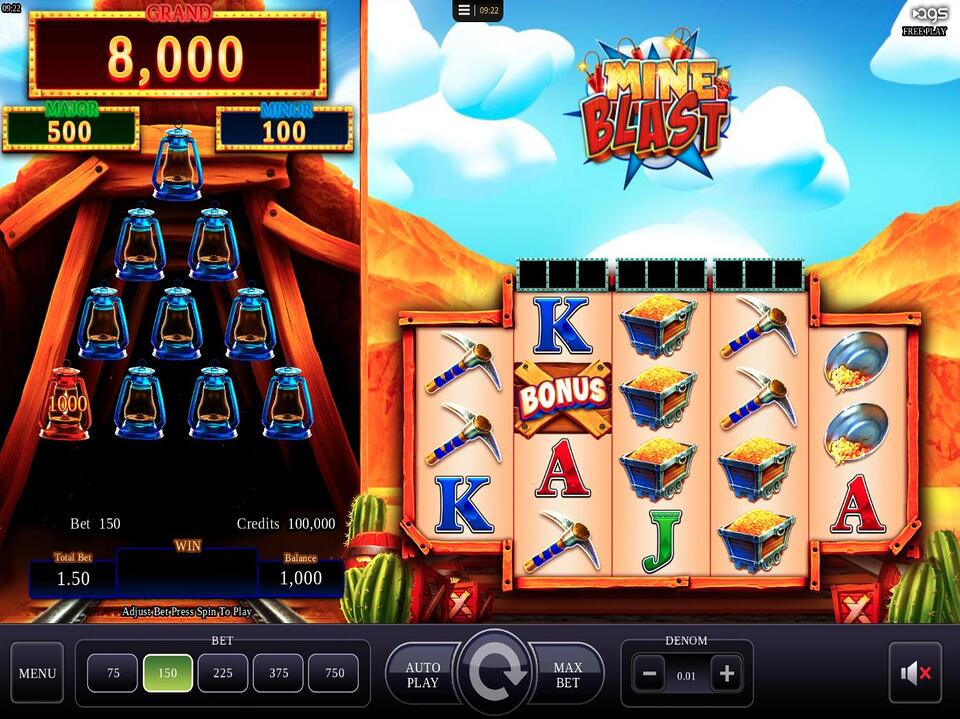The height and width of the screenshot is (719, 960).
Task: Select the 75 bet option
Action: coord(113,673)
